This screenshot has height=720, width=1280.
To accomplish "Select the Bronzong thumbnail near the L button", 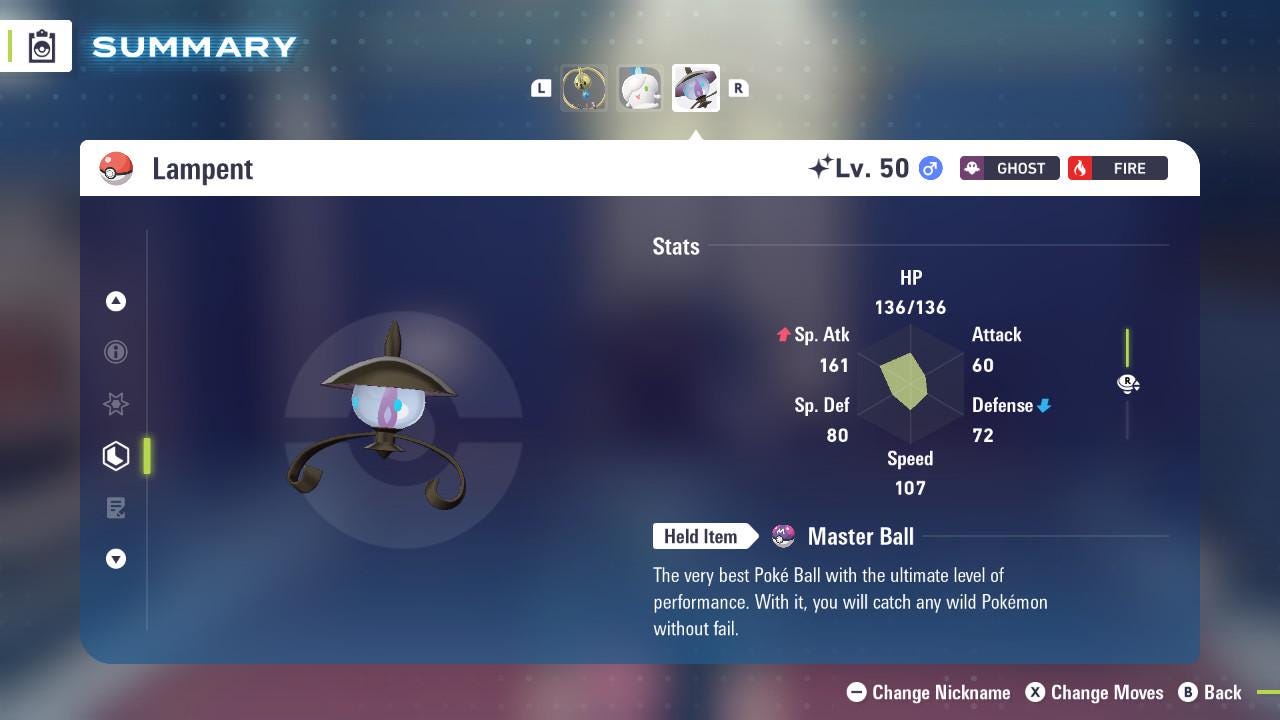I will [x=584, y=88].
